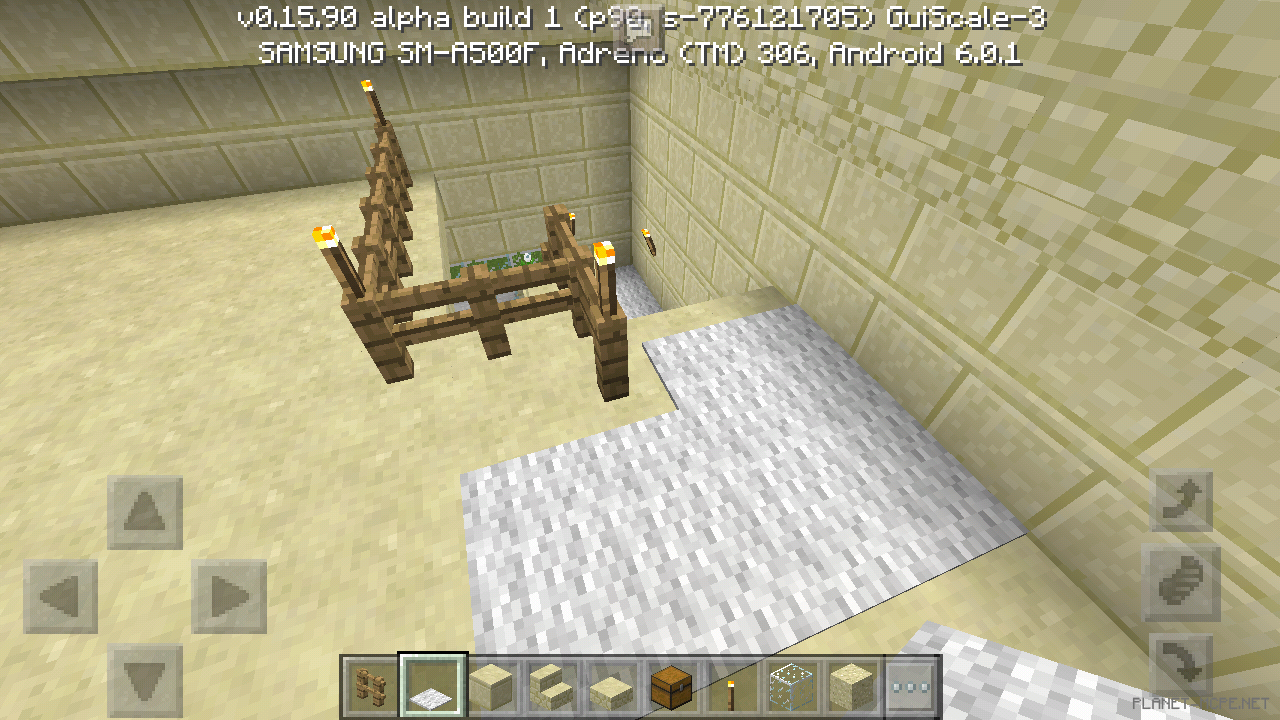Tap the D-pad left arrow
This screenshot has width=1280, height=720.
pyautogui.click(x=61, y=597)
